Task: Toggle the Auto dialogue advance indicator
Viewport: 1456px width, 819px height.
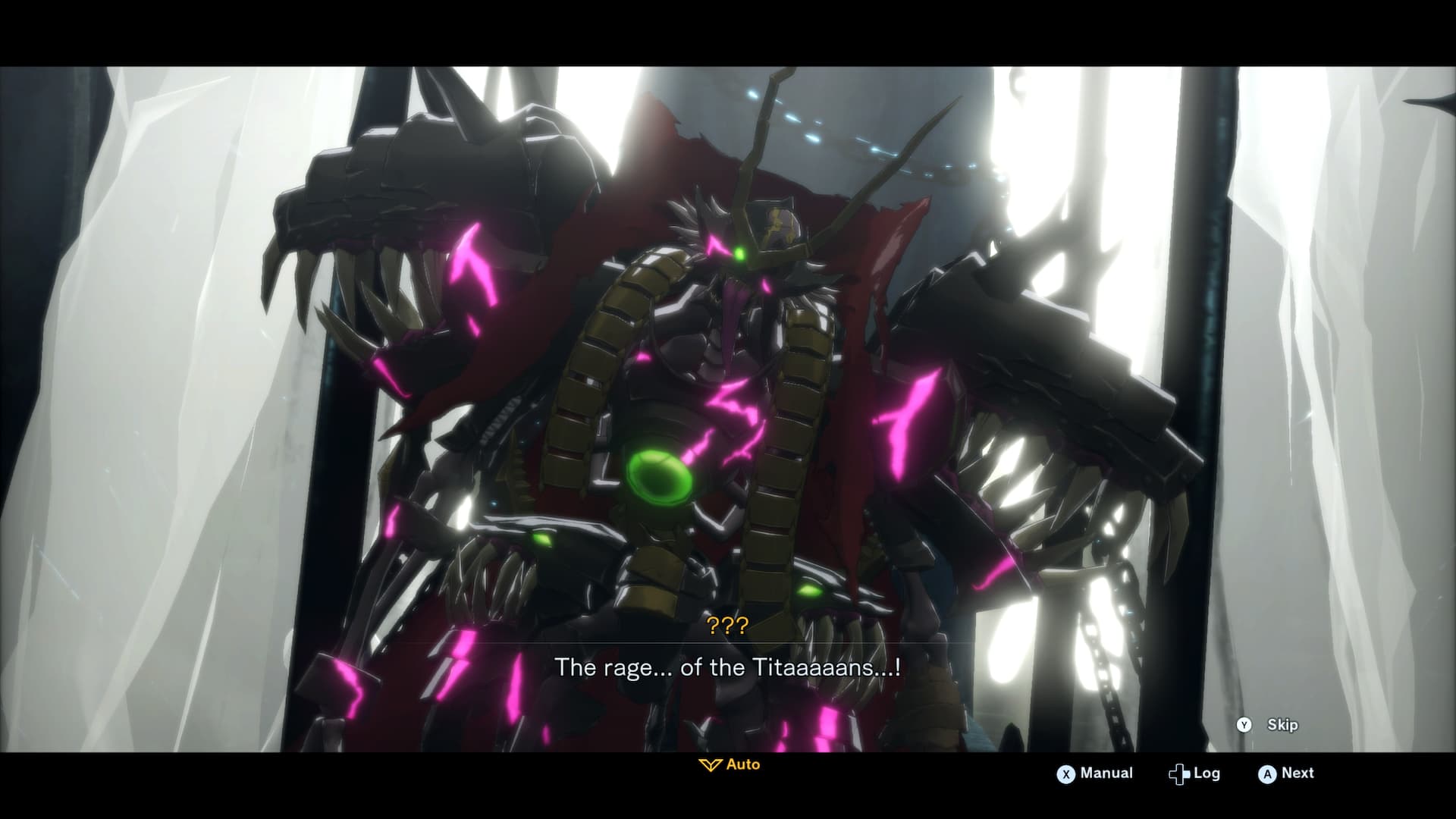Action: (x=730, y=764)
